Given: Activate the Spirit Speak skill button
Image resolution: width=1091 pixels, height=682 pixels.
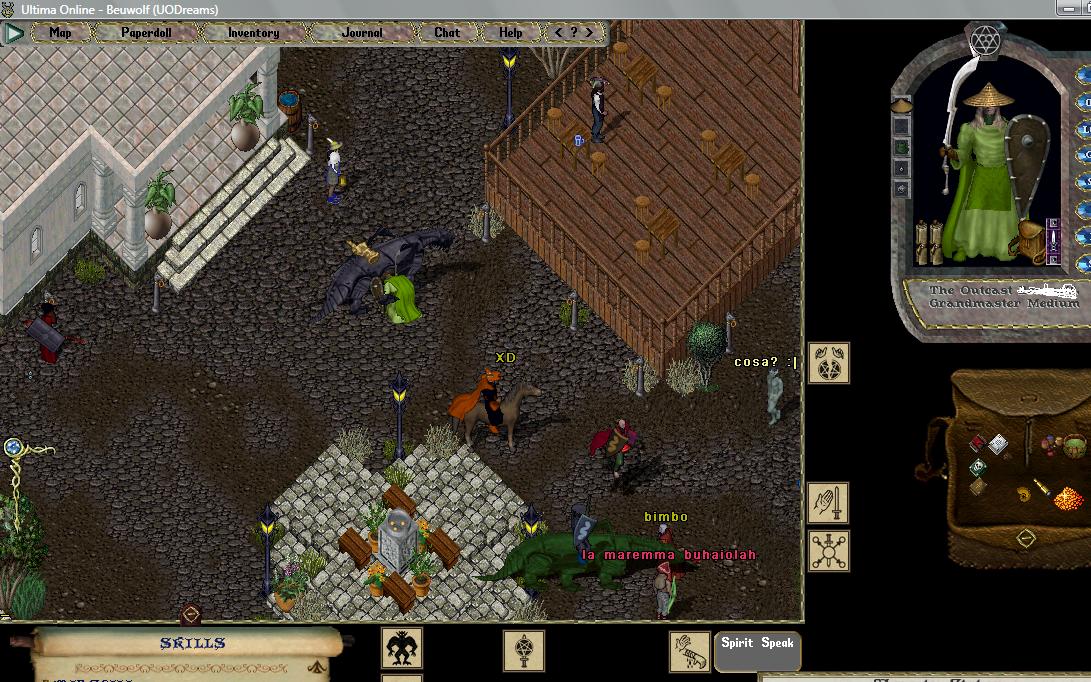Looking at the screenshot, I should pyautogui.click(x=757, y=644).
